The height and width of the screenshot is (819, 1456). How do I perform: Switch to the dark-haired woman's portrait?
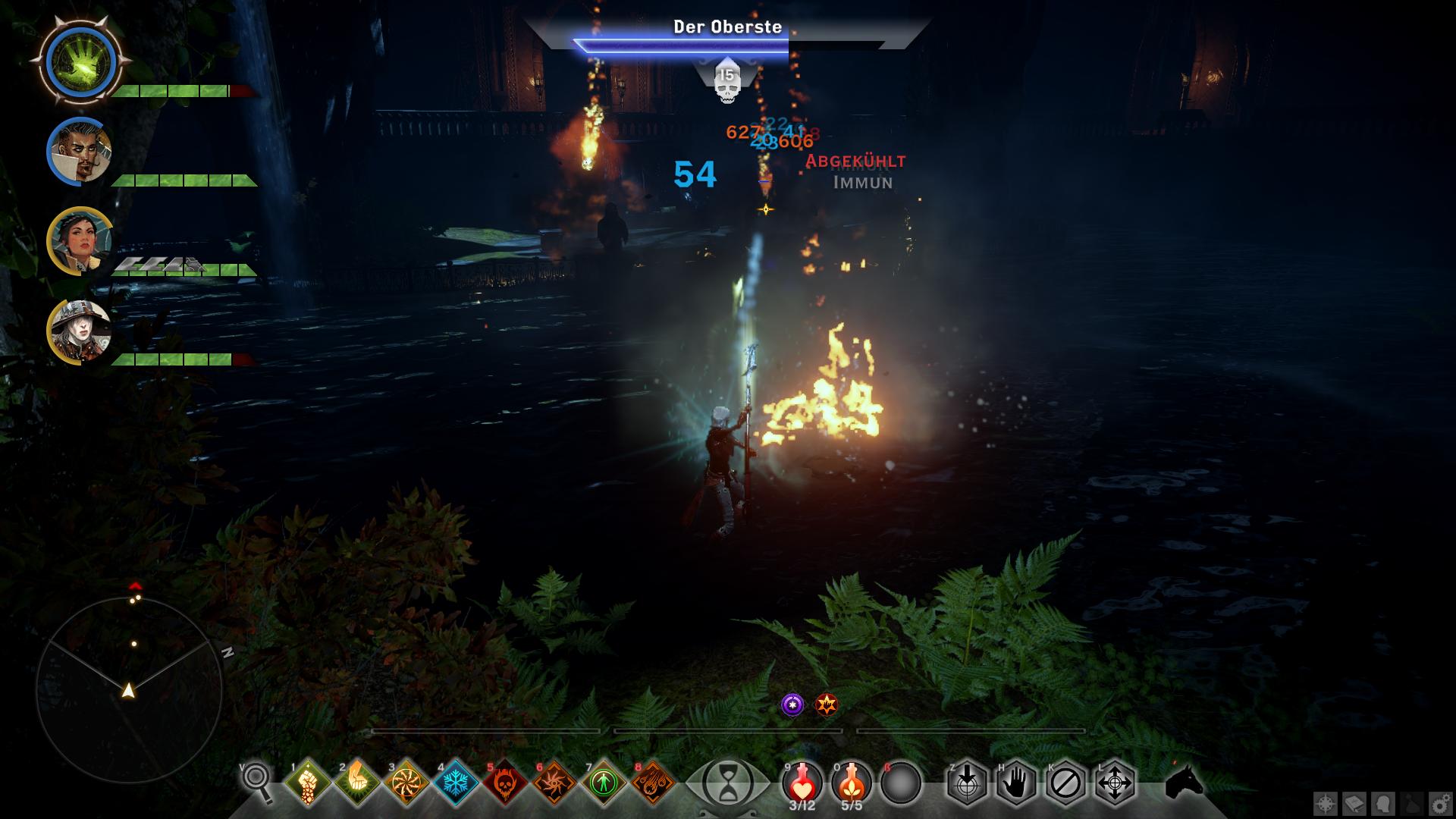click(x=80, y=241)
